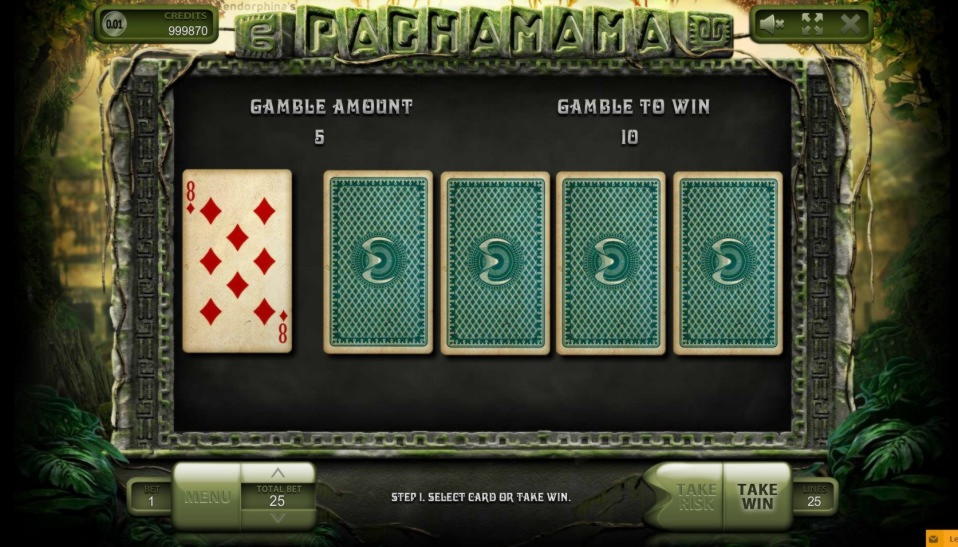Change the 0.01 coin value
958x547 pixels.
(117, 24)
